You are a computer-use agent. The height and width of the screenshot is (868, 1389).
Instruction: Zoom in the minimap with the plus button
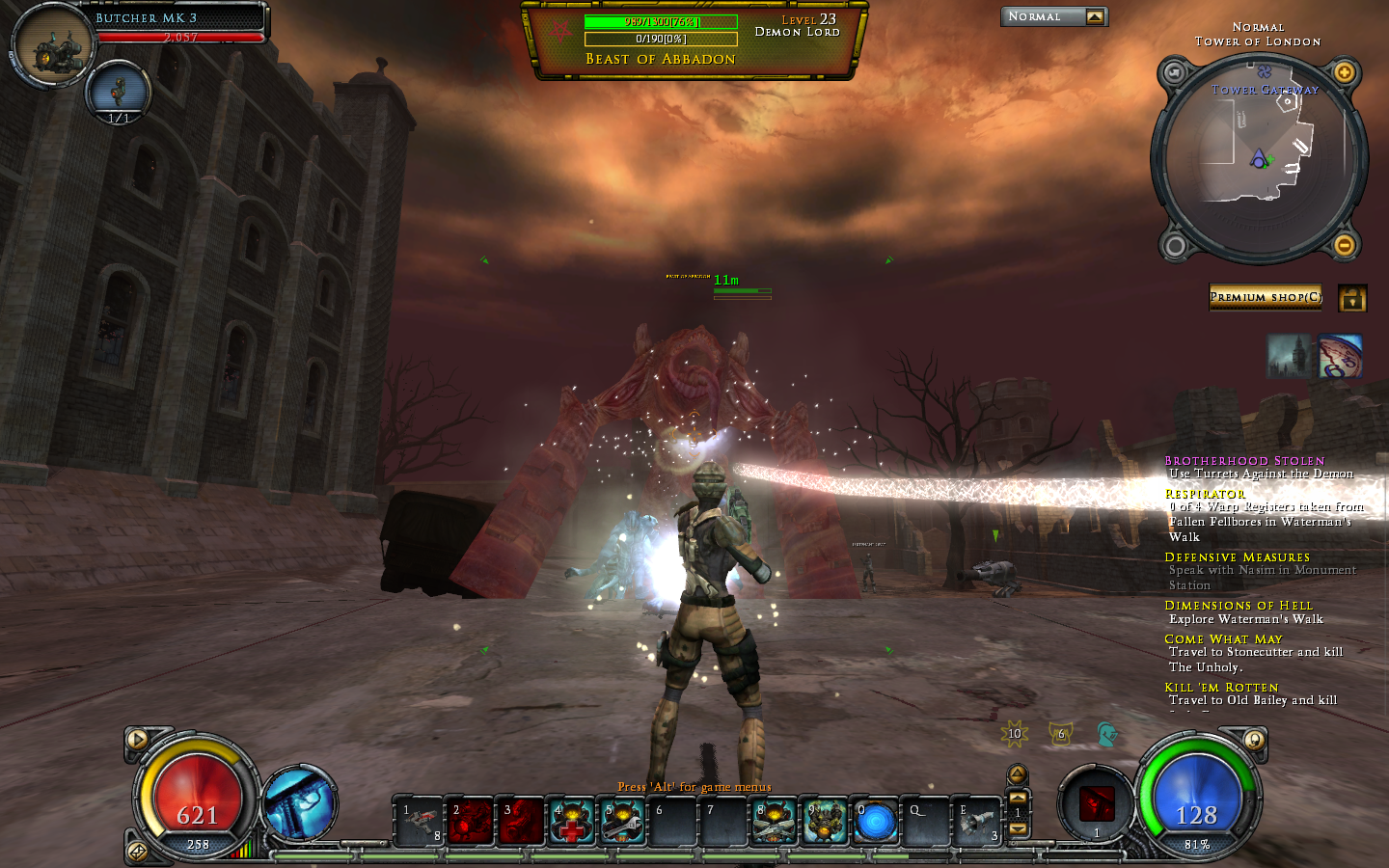pyautogui.click(x=1344, y=72)
